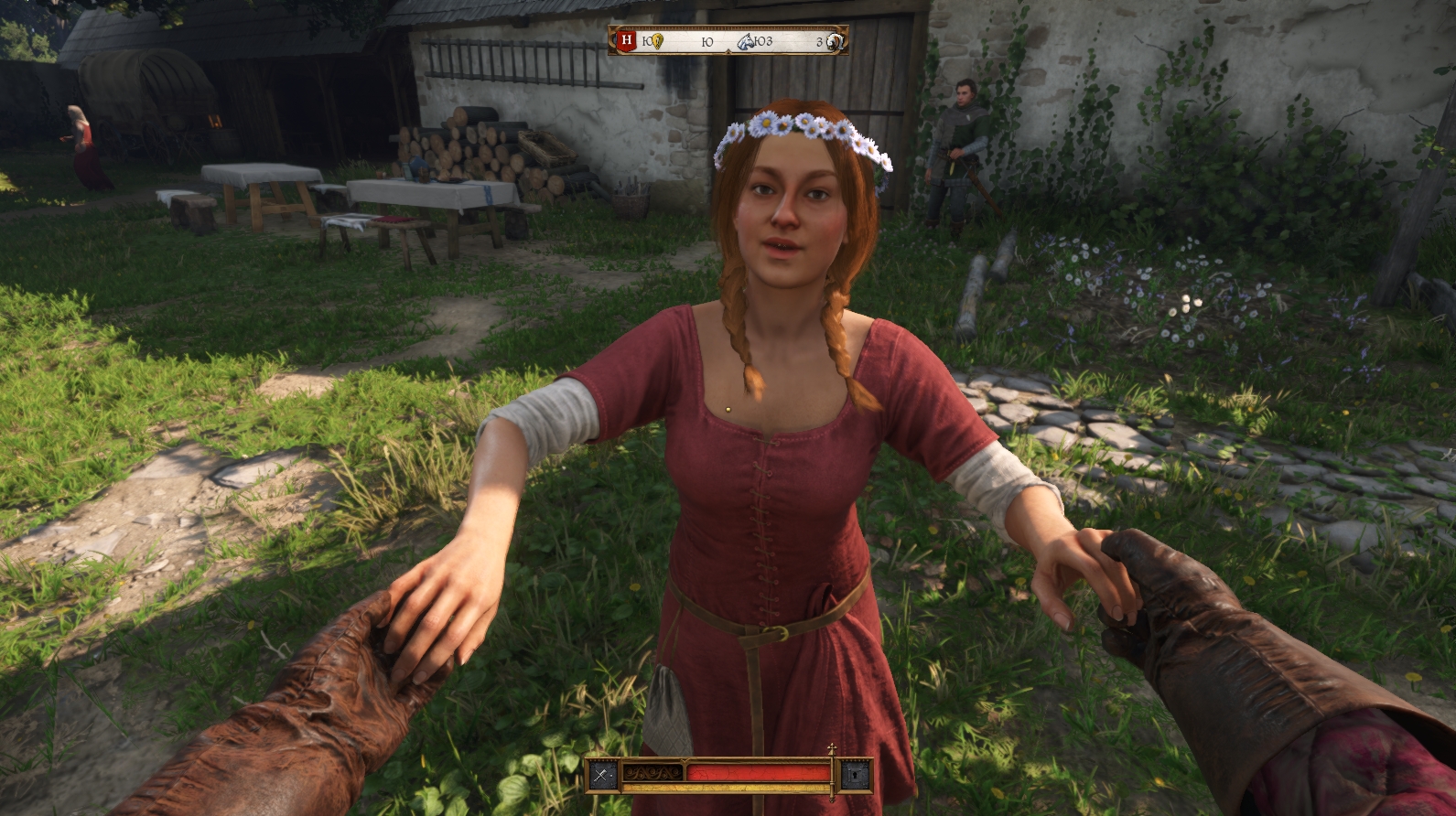Click the crossed weapons icon beside the health bar
Image resolution: width=1456 pixels, height=816 pixels.
(x=601, y=775)
